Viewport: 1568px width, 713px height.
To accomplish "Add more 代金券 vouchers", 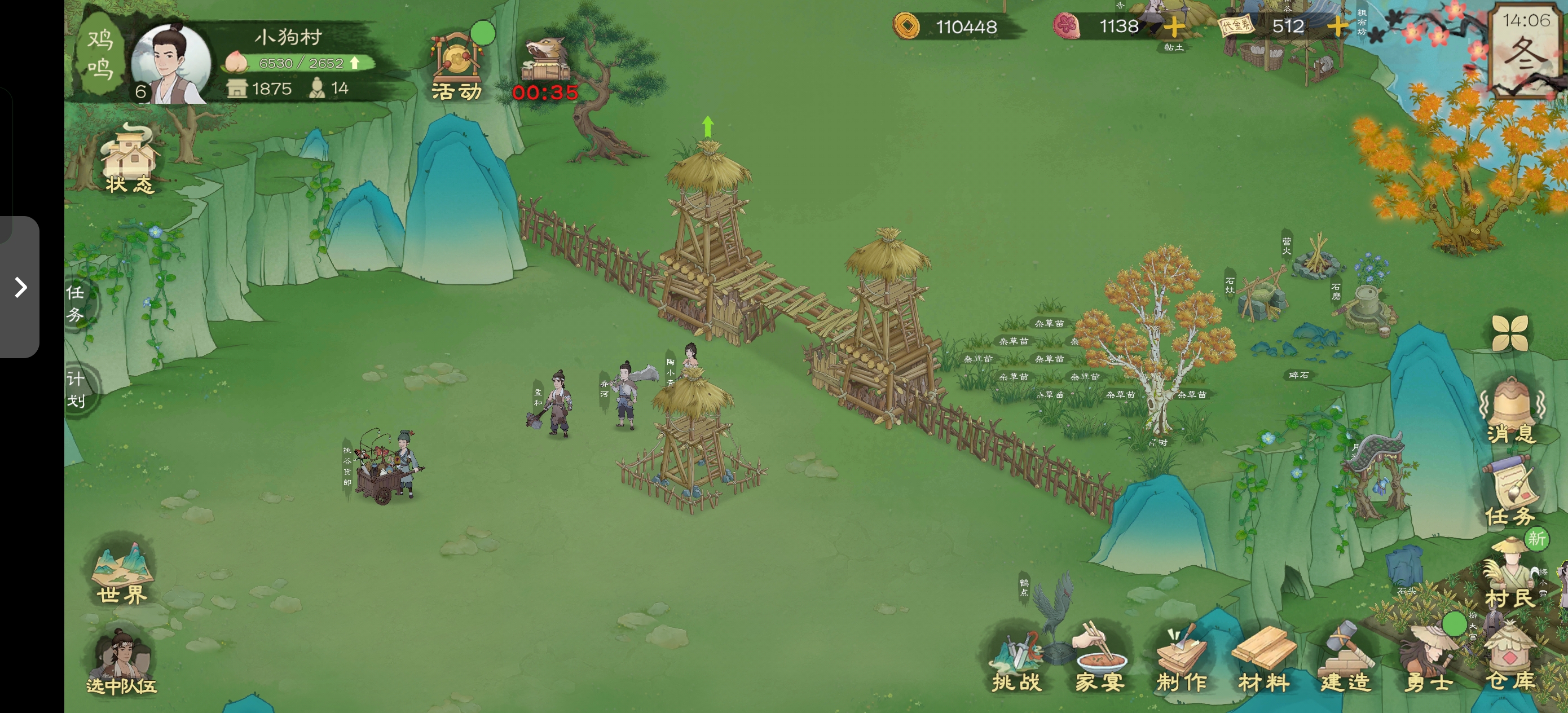I will tap(1337, 27).
